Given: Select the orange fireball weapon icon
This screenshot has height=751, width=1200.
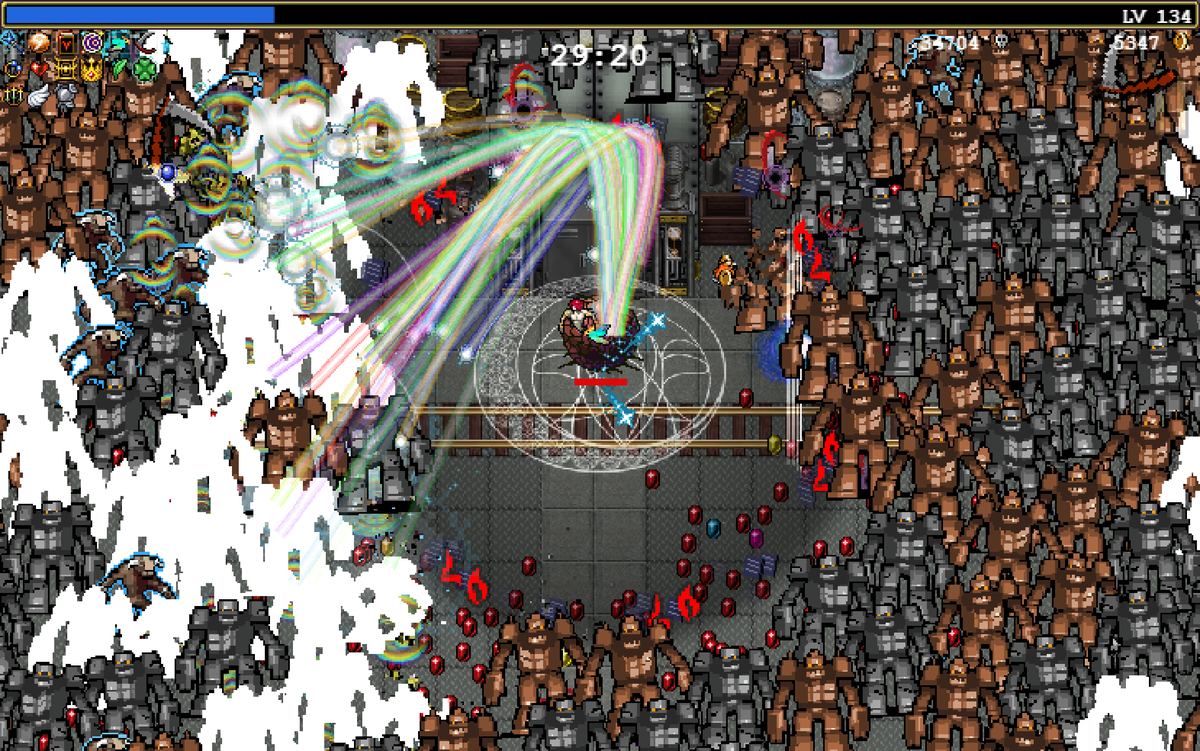Looking at the screenshot, I should [40, 42].
